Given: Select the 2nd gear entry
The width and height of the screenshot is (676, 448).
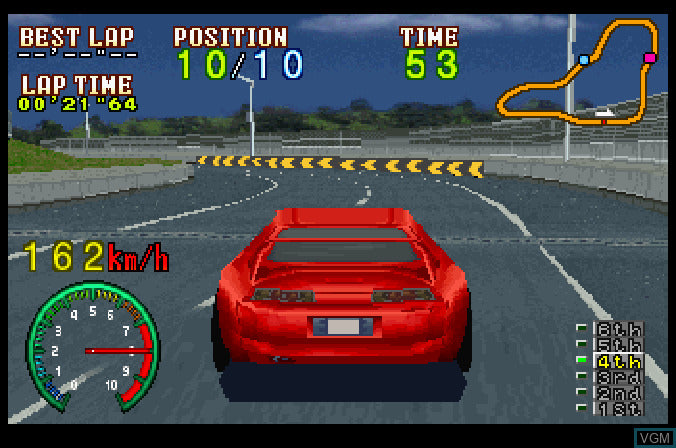Looking at the screenshot, I should click(x=619, y=392).
